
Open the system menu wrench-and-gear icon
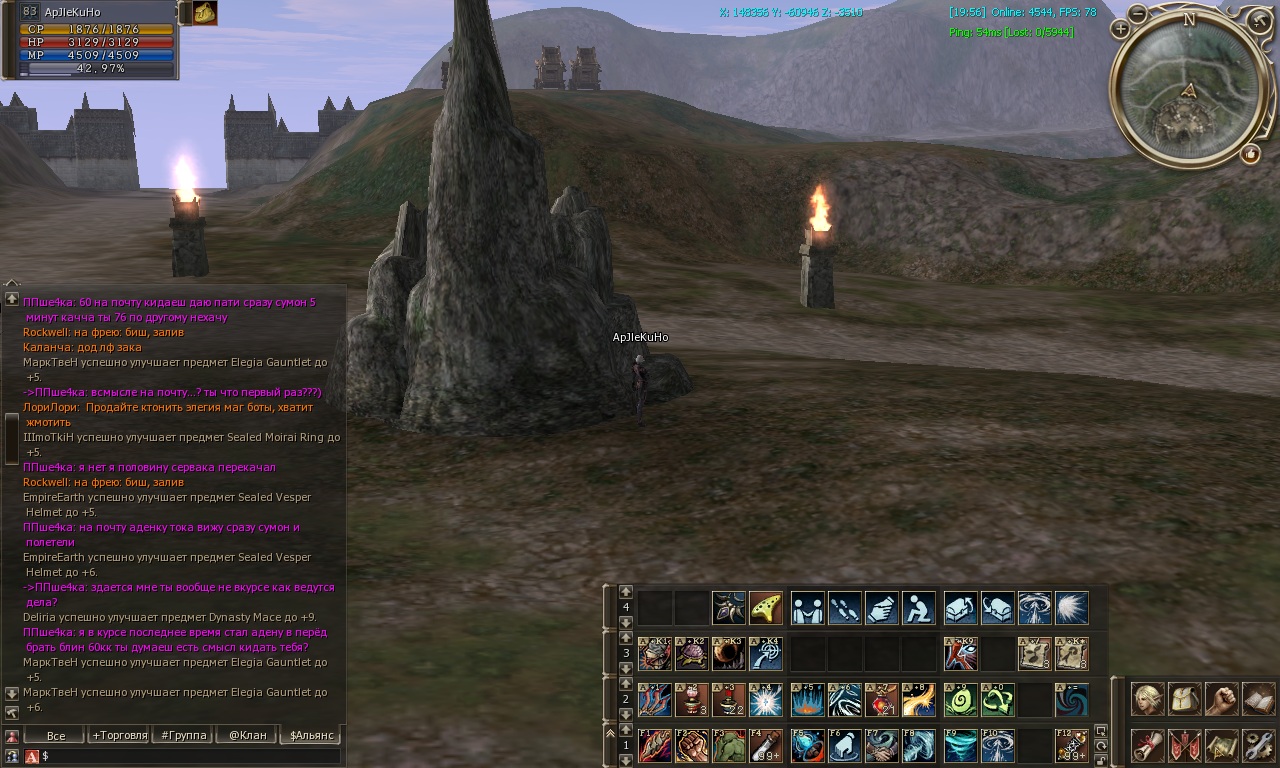[x=1258, y=745]
